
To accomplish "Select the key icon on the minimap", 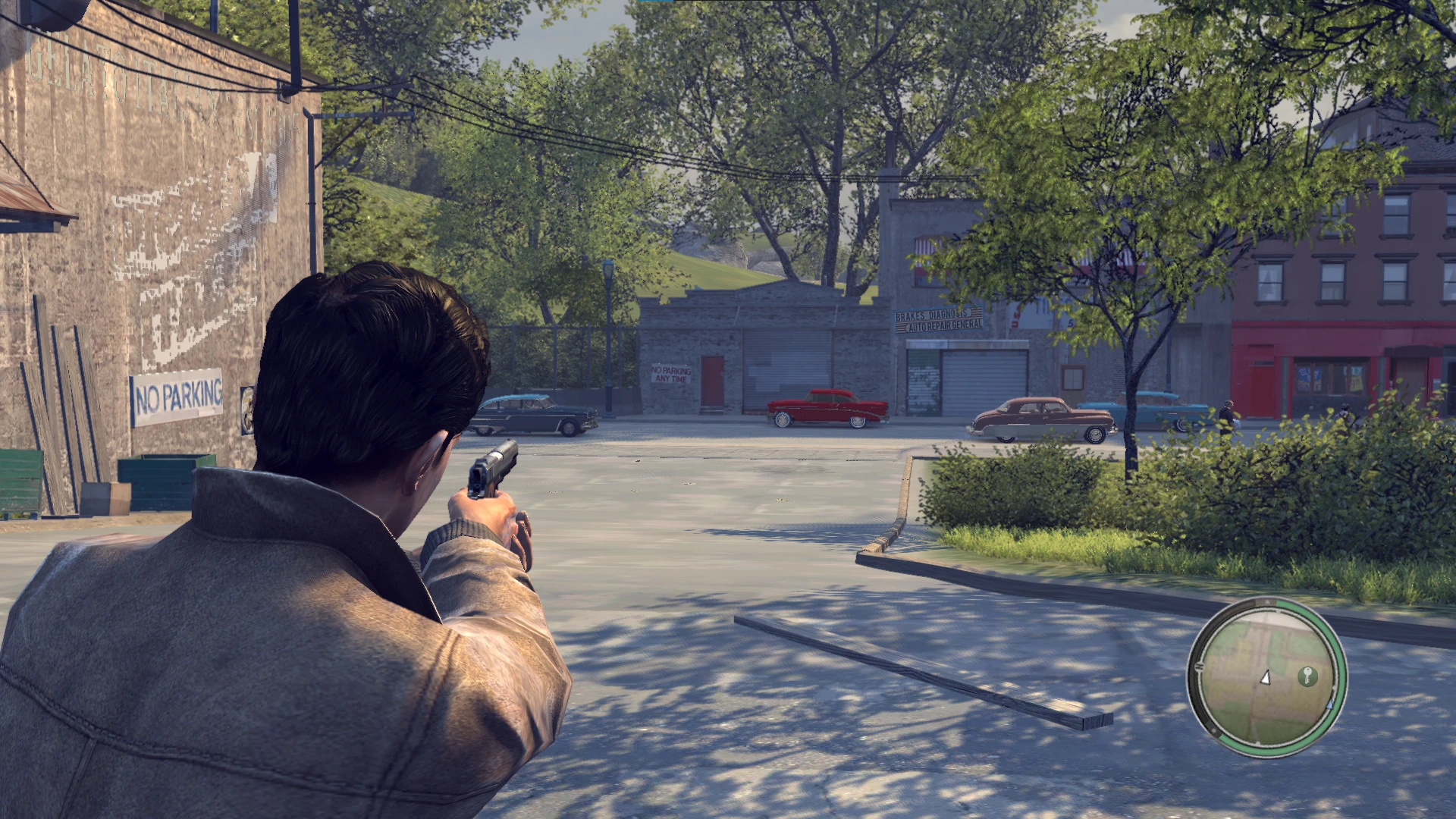I will coord(1308,676).
